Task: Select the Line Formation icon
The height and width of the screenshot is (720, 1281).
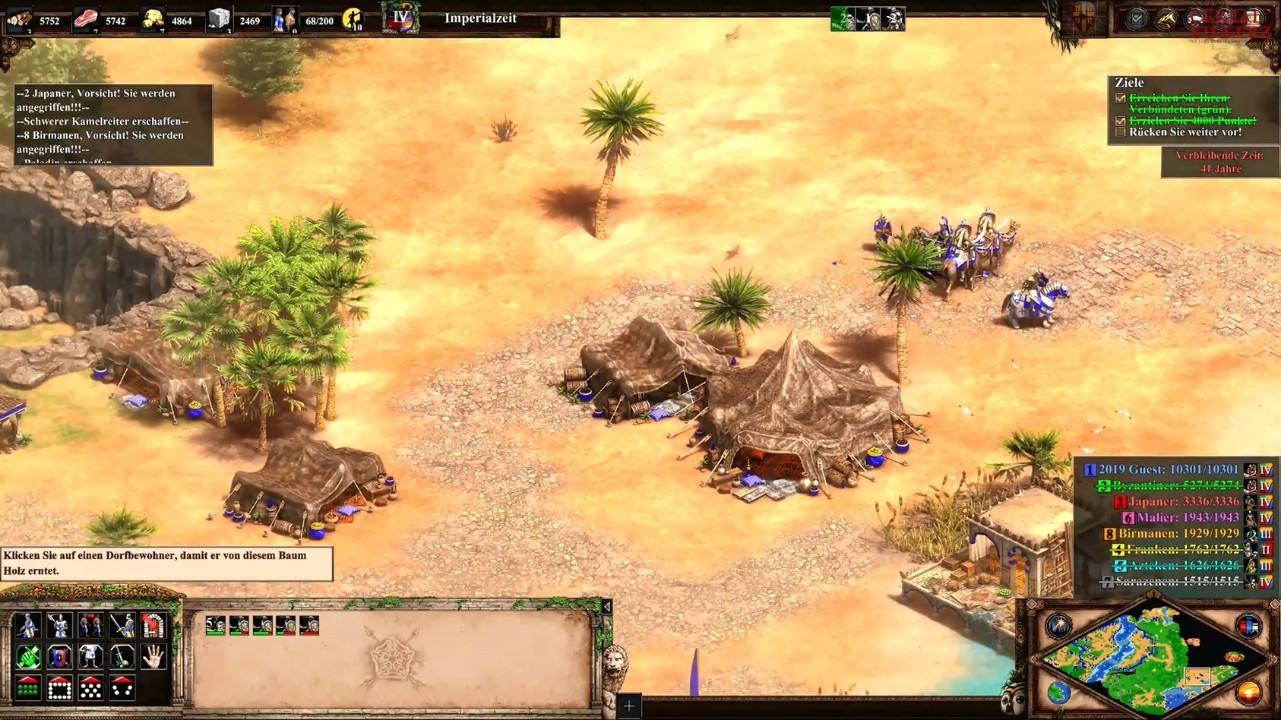Action: click(x=28, y=688)
